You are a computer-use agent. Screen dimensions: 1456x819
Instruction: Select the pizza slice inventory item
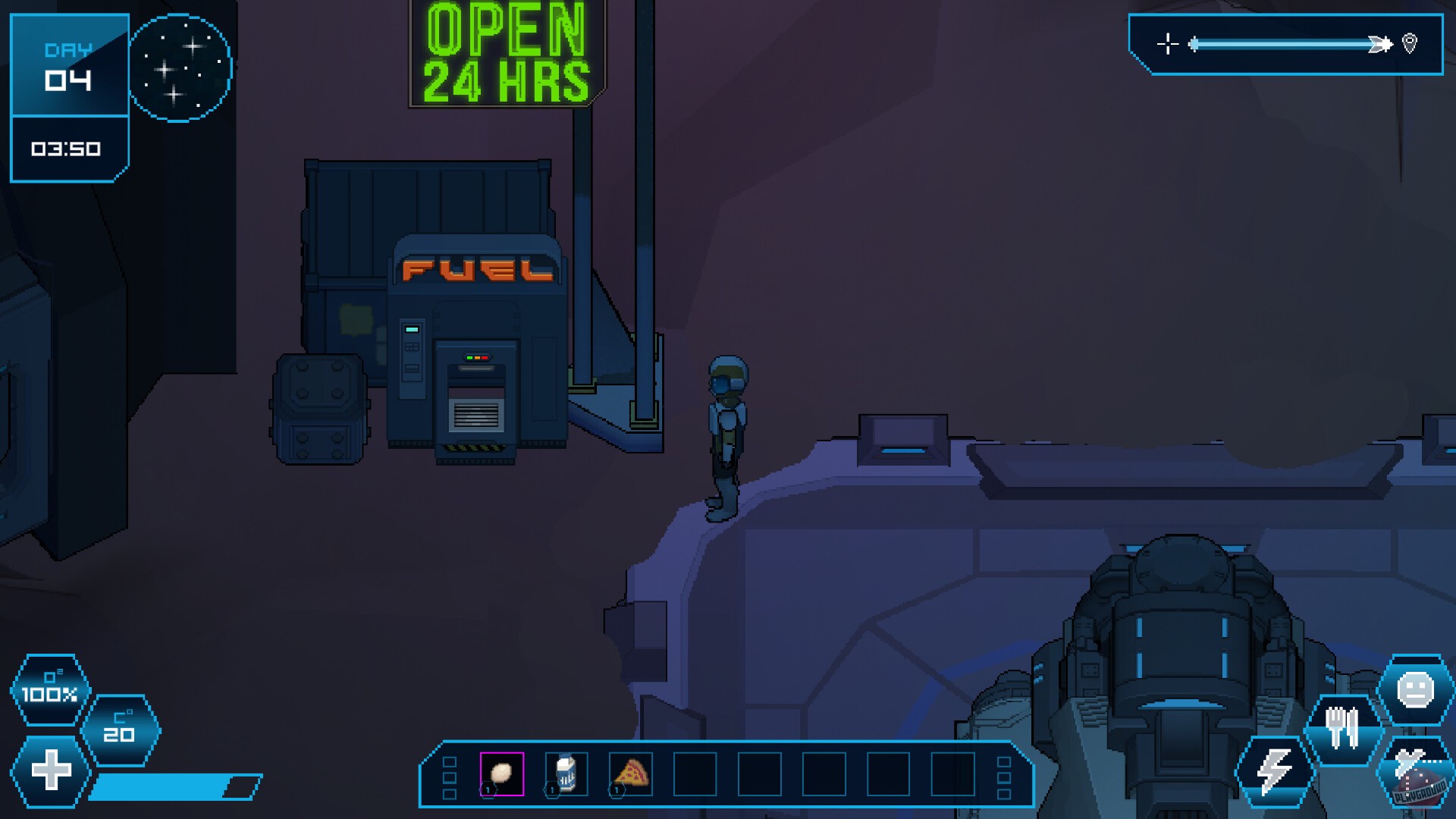pos(632,775)
